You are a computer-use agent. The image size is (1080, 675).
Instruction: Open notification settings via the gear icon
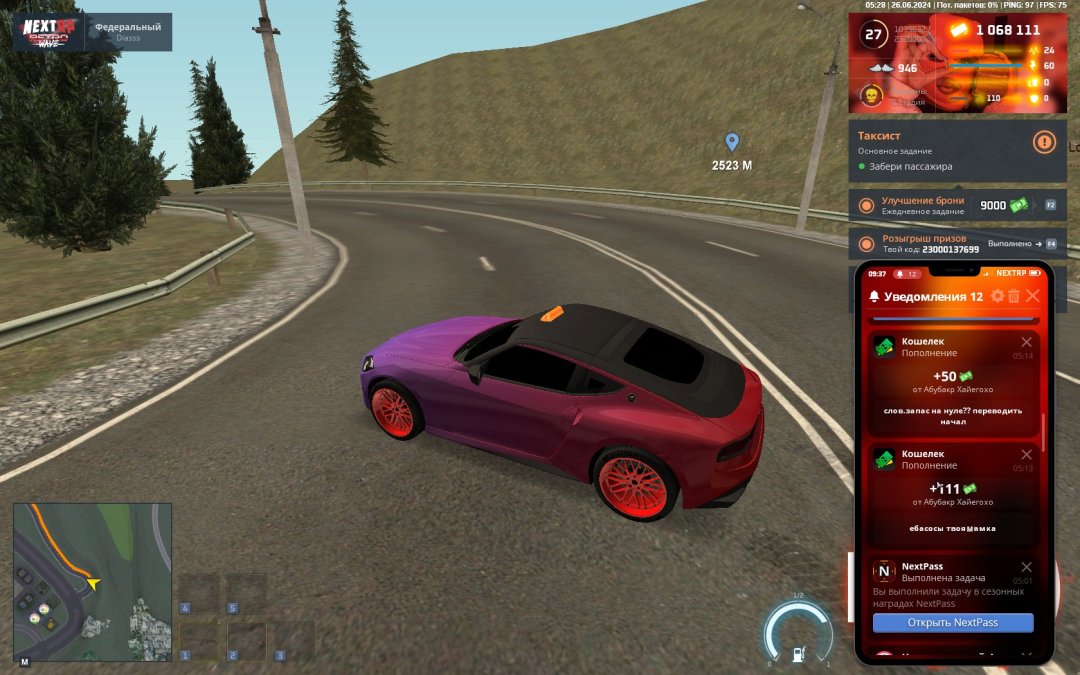pos(997,296)
